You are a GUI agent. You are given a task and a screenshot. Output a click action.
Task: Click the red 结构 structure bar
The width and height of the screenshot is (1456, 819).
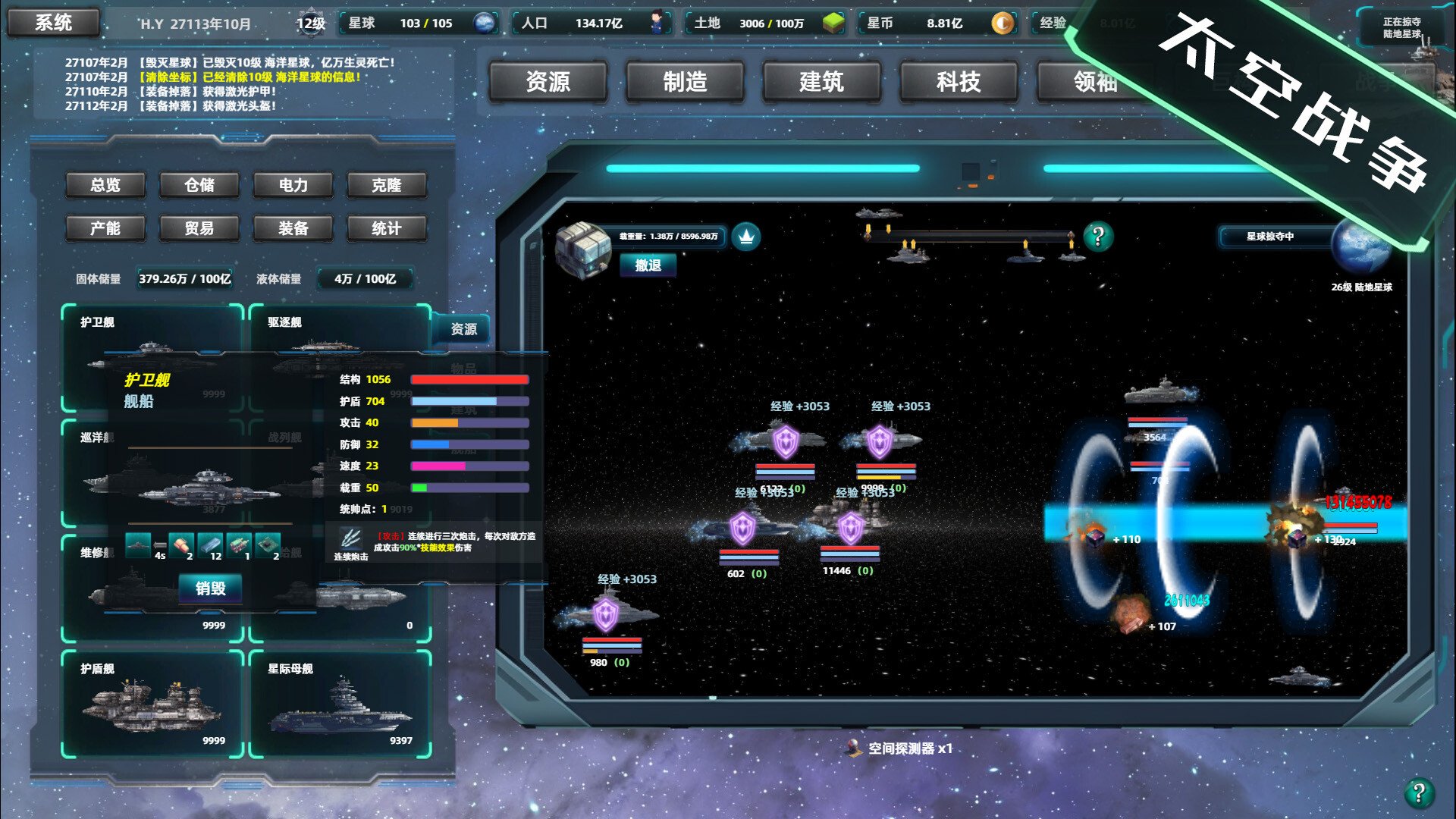coord(469,378)
